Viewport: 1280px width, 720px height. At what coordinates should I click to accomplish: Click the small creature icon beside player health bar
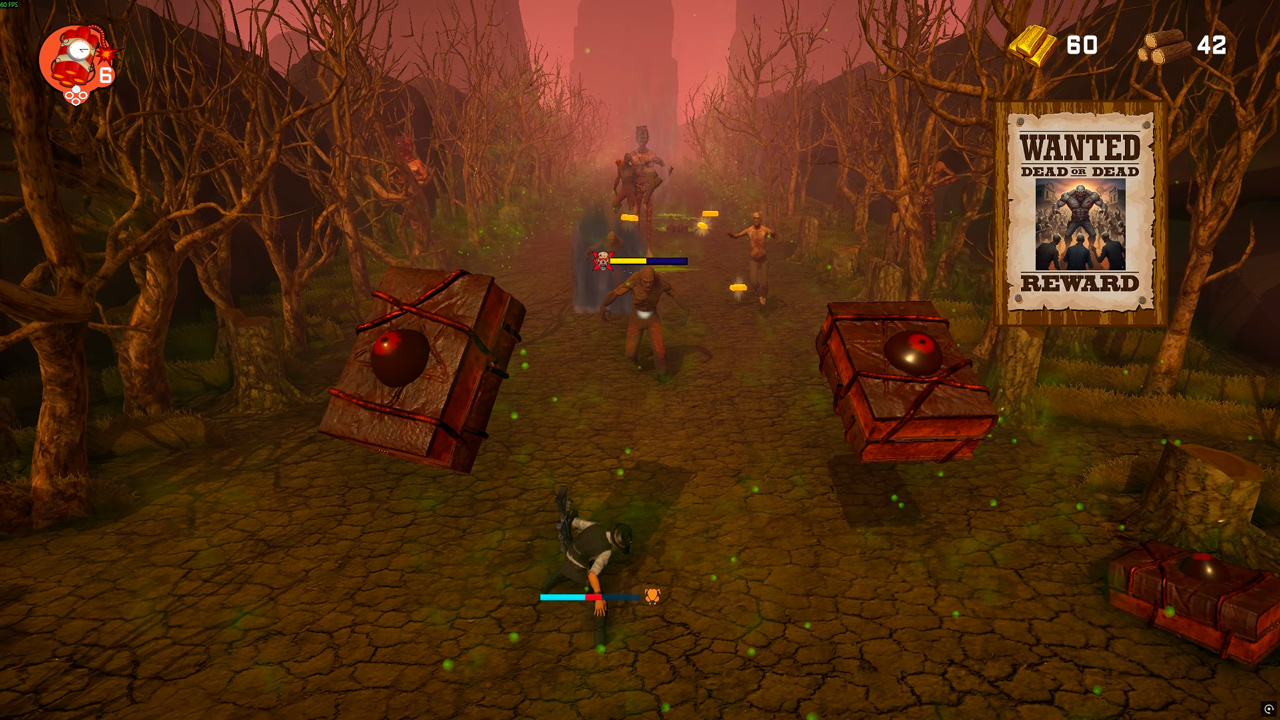[652, 595]
